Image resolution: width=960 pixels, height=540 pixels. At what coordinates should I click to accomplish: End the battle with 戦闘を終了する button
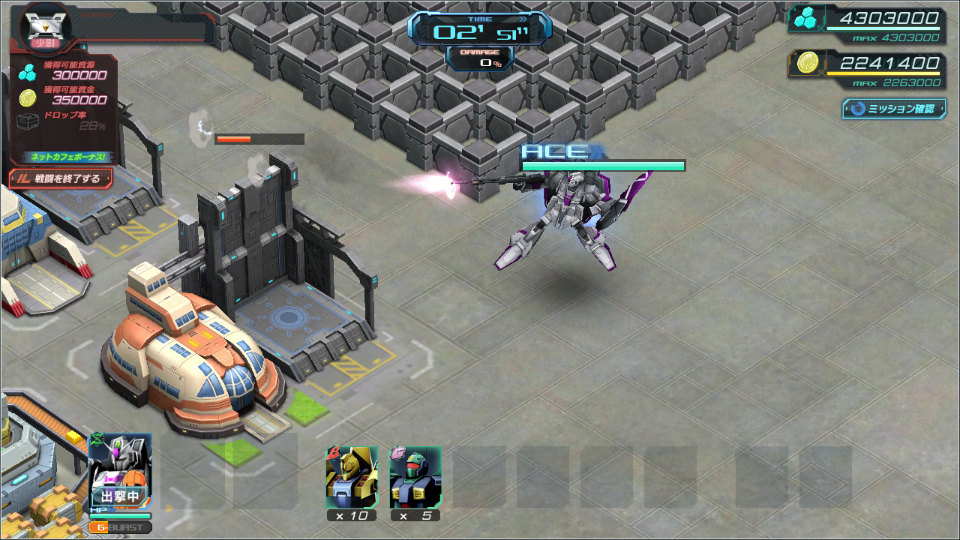(x=61, y=178)
